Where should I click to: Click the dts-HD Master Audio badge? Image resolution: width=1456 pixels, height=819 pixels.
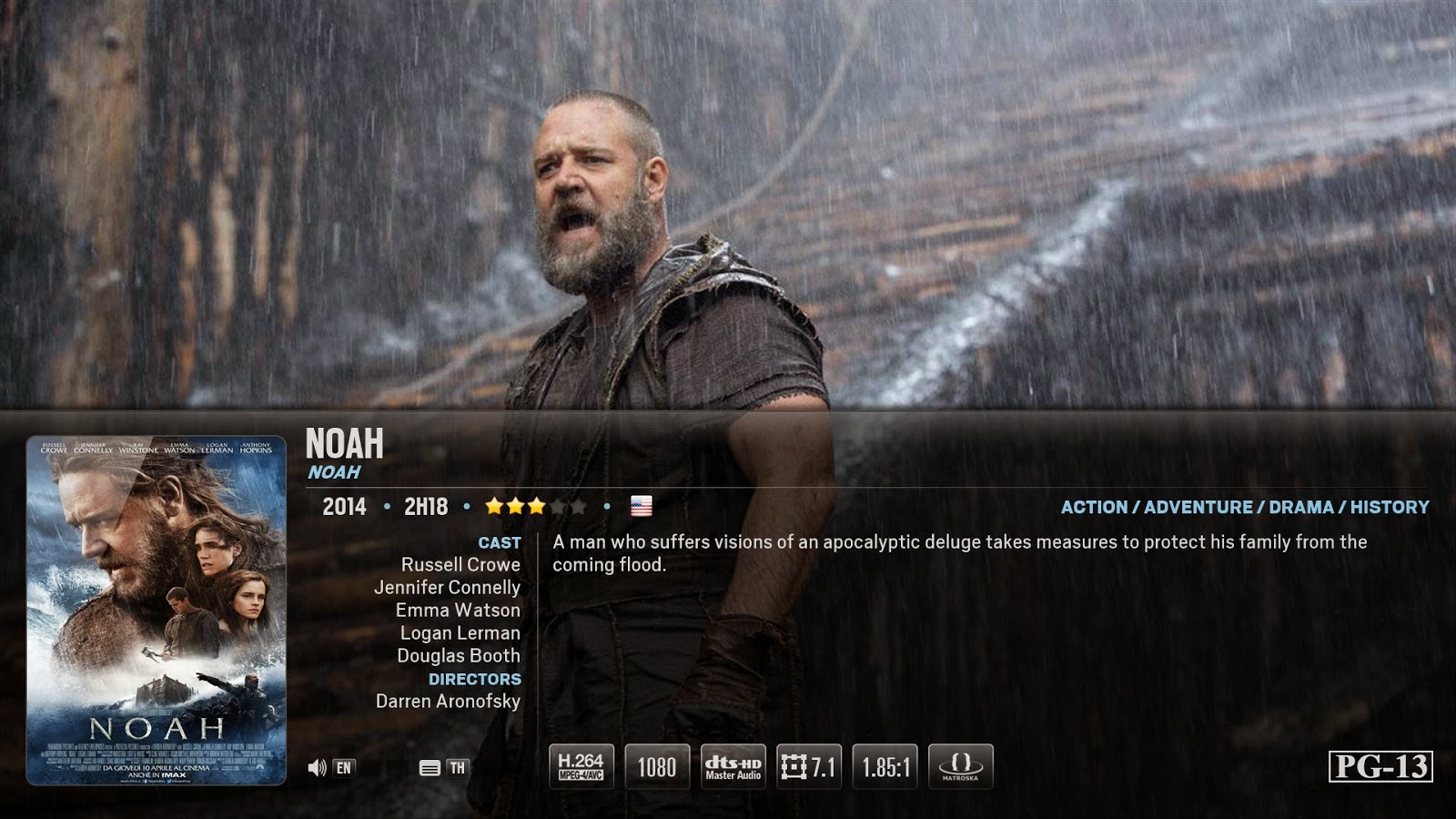click(x=734, y=765)
